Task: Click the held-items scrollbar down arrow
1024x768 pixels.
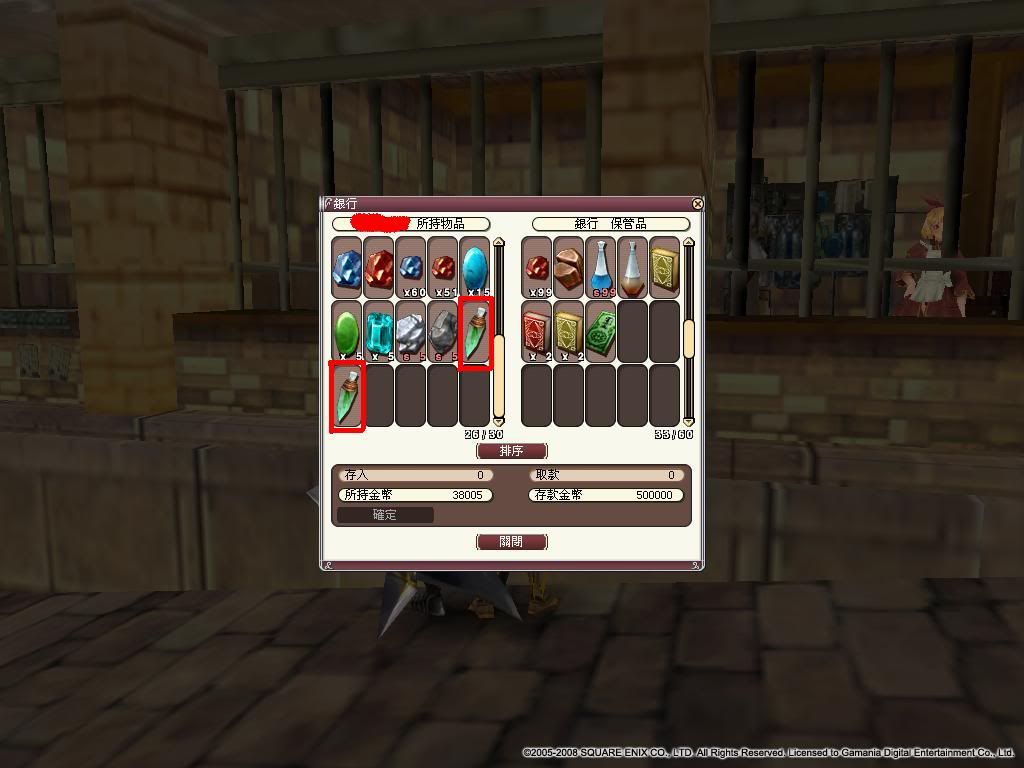Action: (x=499, y=420)
